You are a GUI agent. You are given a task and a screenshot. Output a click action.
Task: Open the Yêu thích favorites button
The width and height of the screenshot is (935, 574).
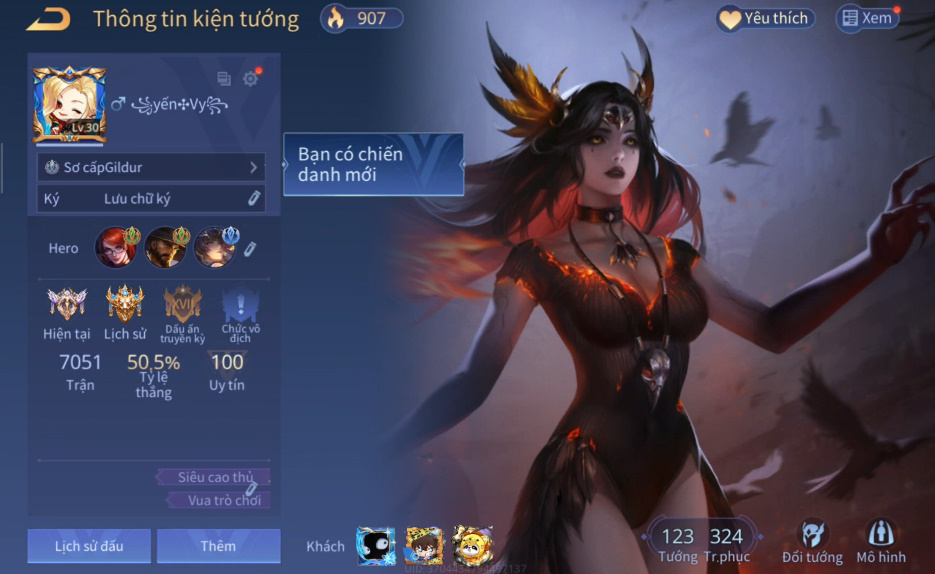(x=765, y=19)
